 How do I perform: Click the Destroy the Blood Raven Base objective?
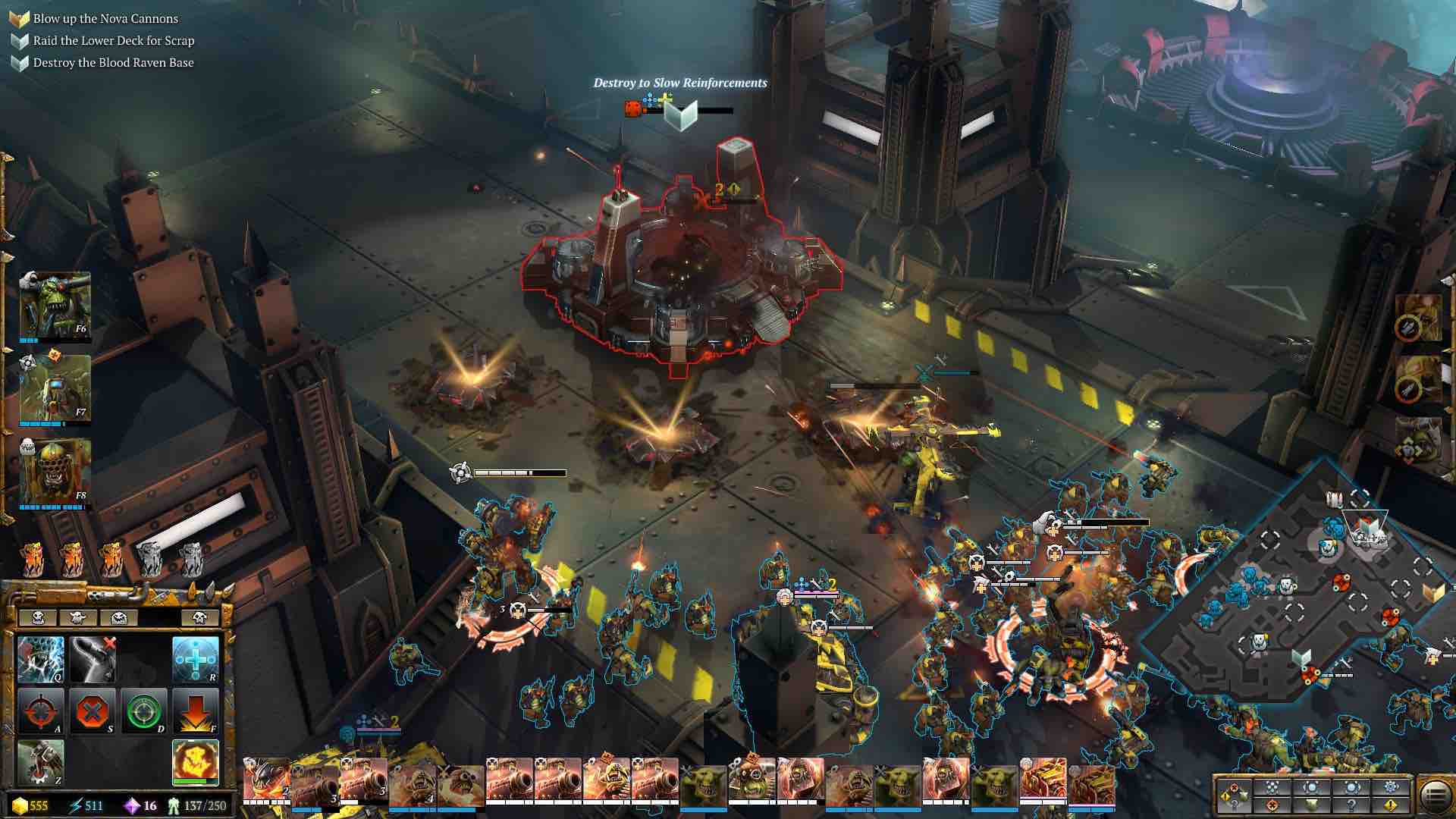tap(113, 62)
